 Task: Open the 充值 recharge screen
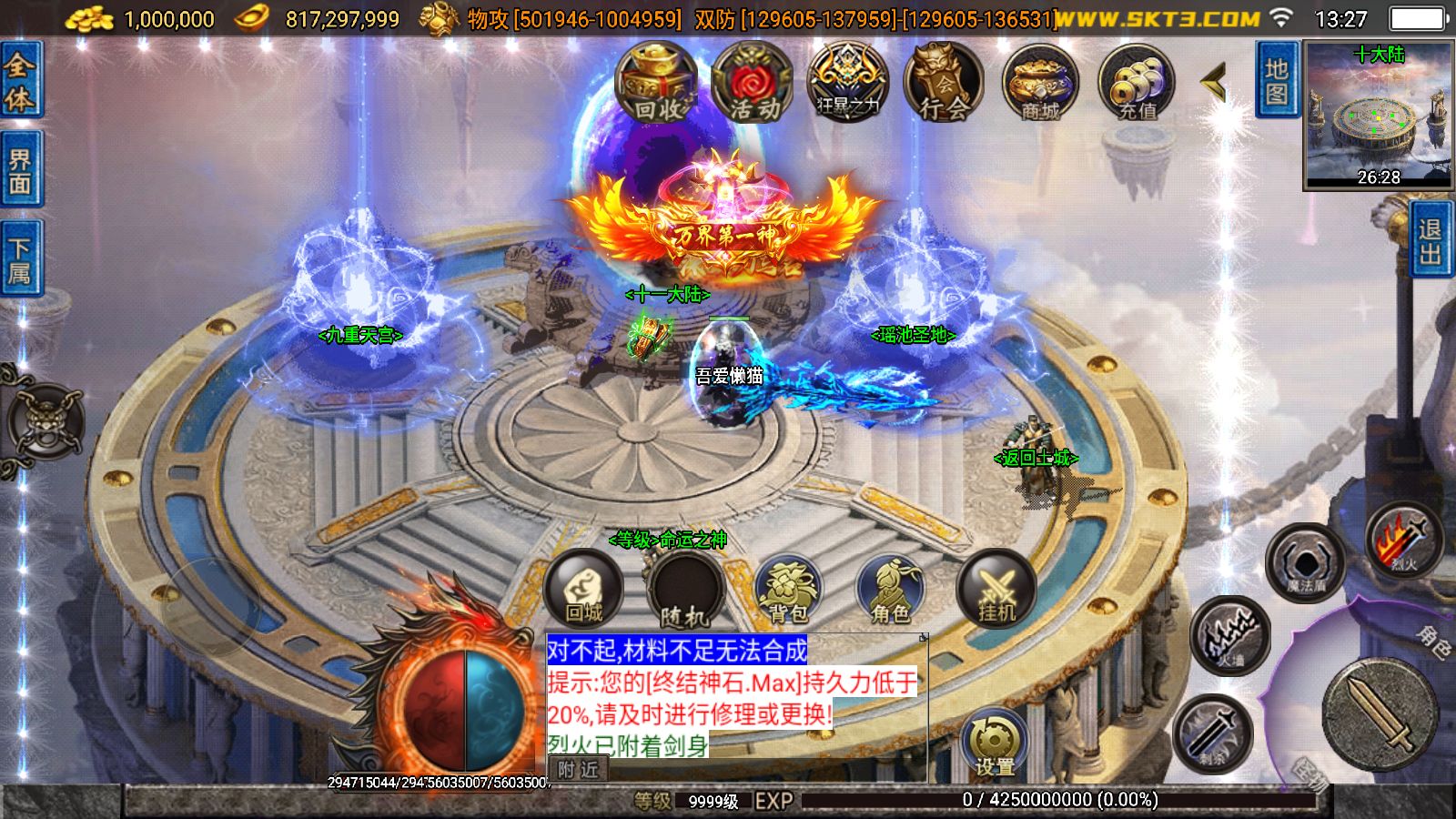1137,86
